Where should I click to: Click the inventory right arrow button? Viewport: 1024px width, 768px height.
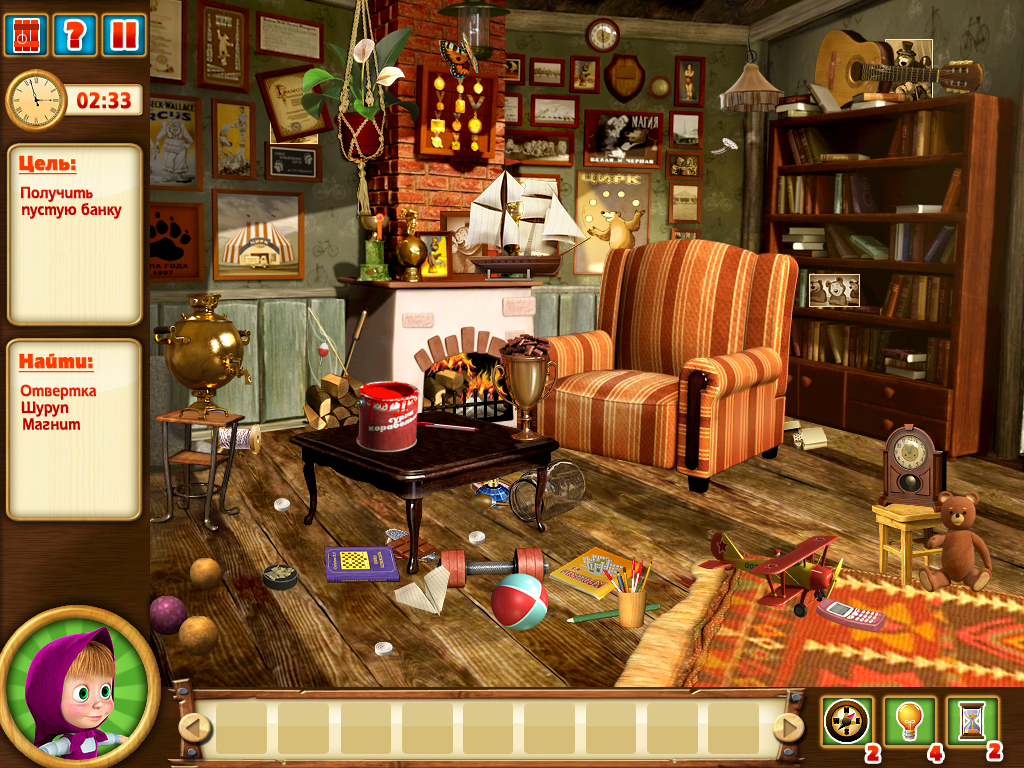pyautogui.click(x=789, y=727)
